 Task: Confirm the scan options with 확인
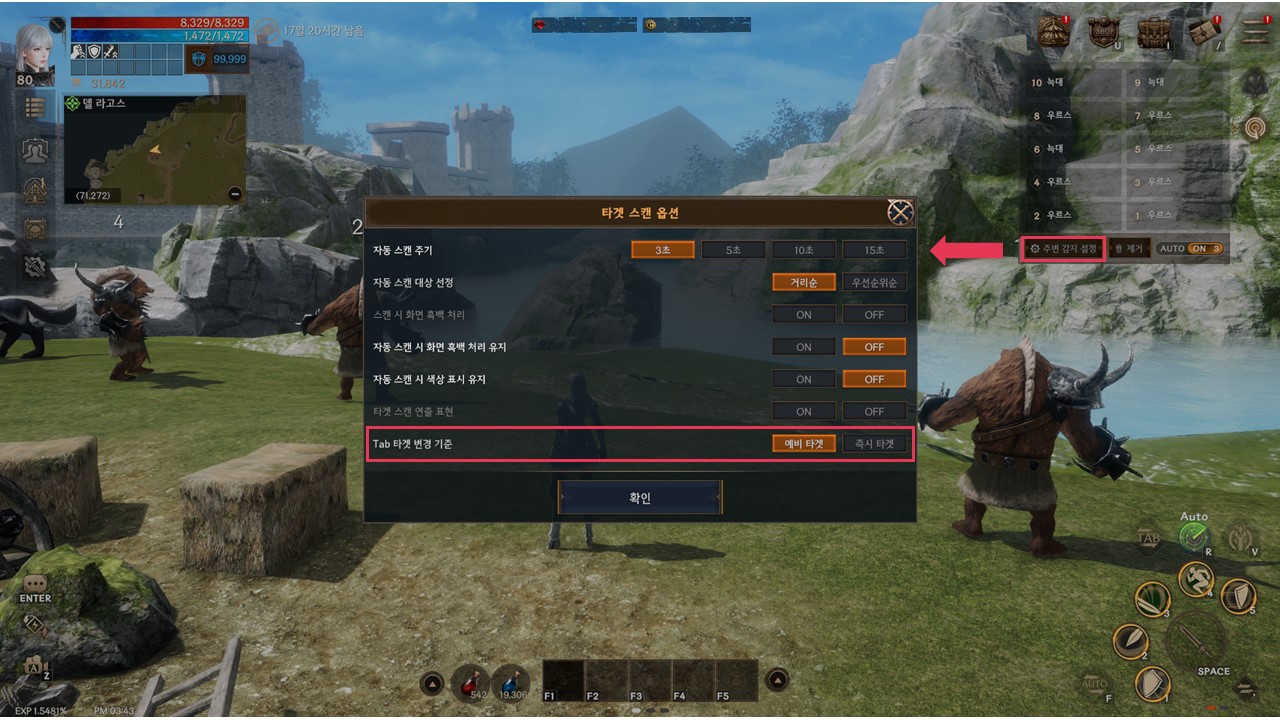[x=640, y=497]
